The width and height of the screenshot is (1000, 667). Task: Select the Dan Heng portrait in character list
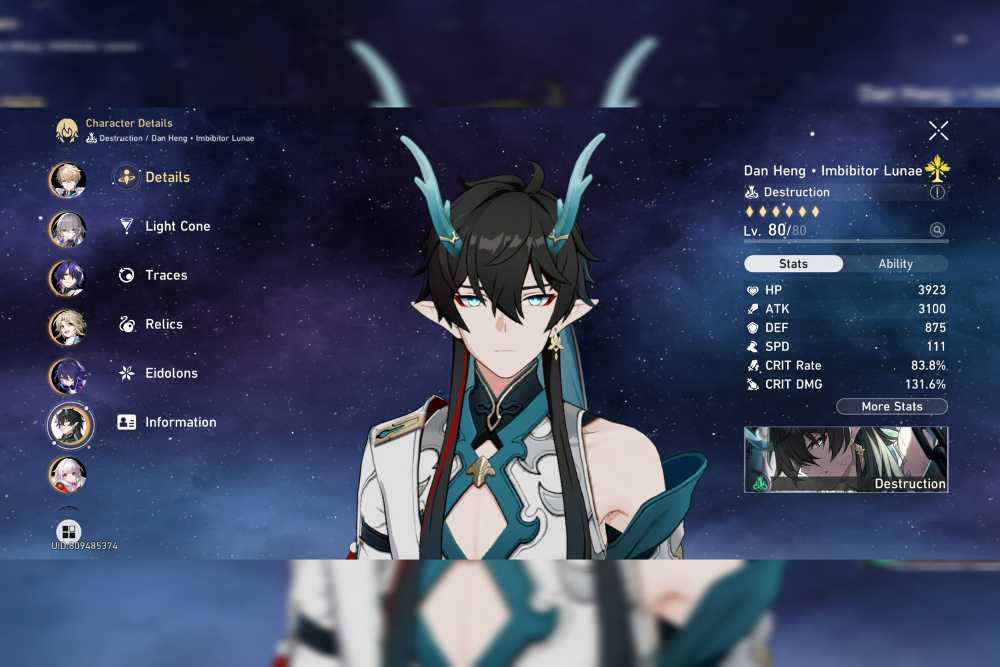(70, 425)
